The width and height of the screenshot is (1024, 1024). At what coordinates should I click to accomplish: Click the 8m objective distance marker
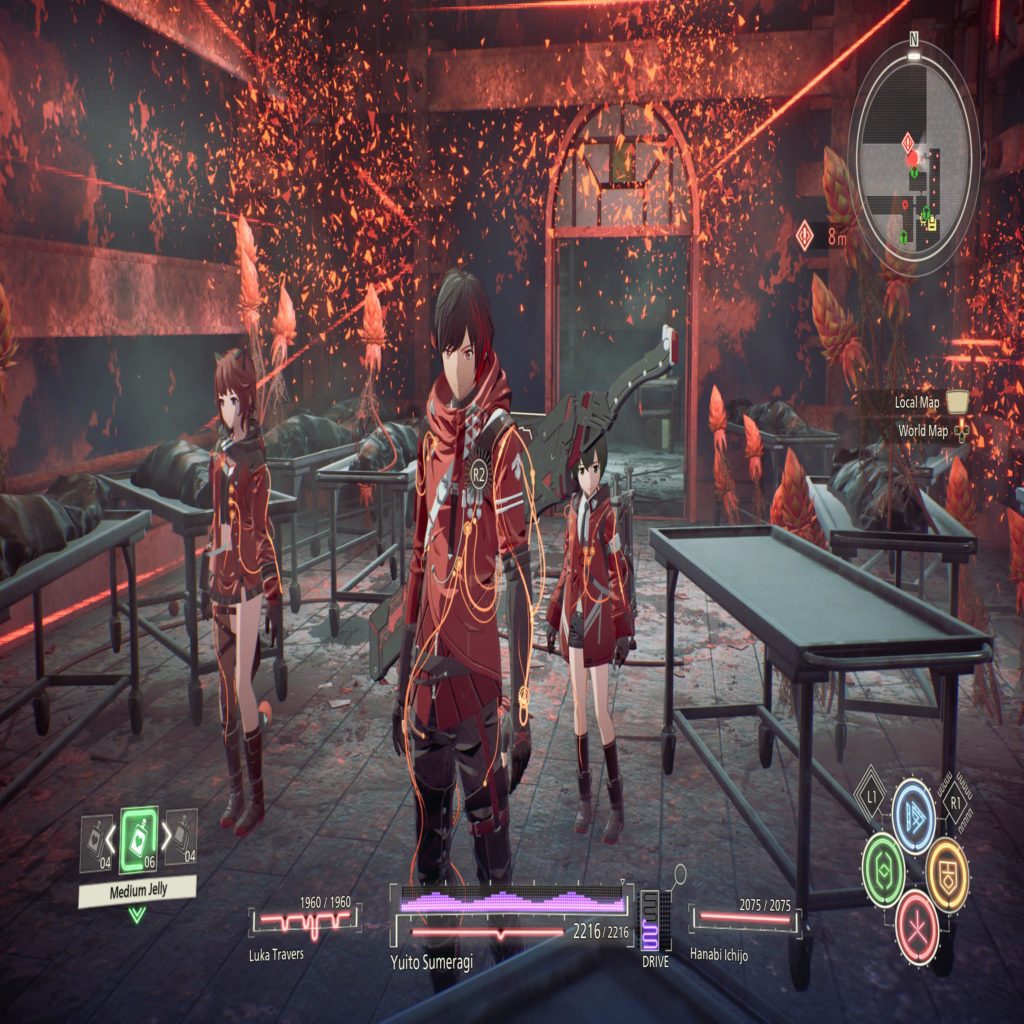(822, 237)
